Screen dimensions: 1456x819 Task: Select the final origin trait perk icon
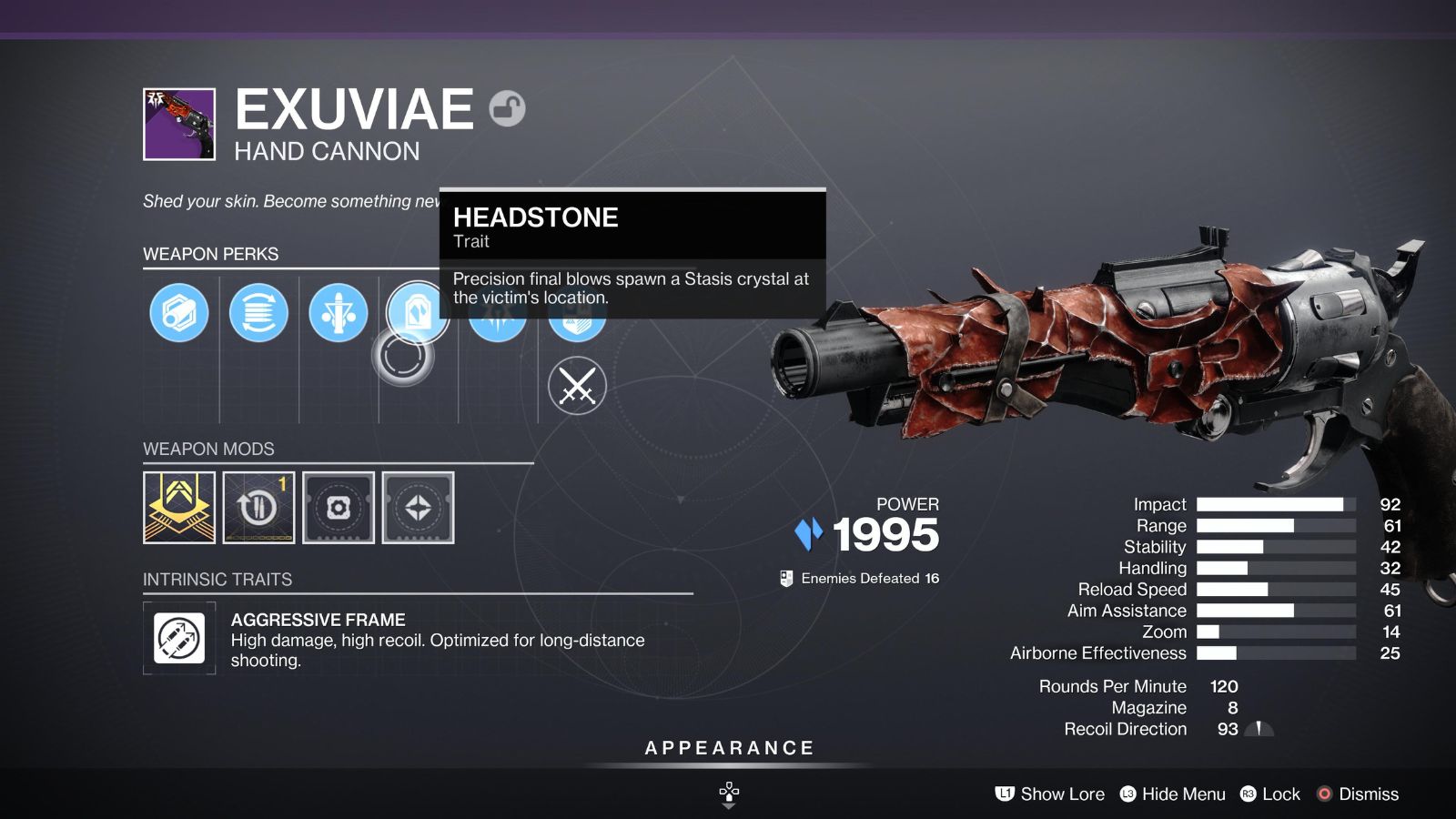pyautogui.click(x=575, y=312)
